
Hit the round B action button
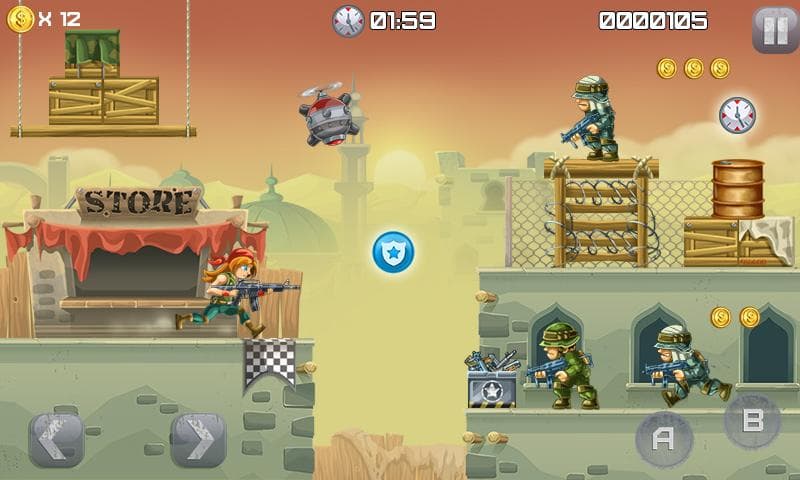752,421
